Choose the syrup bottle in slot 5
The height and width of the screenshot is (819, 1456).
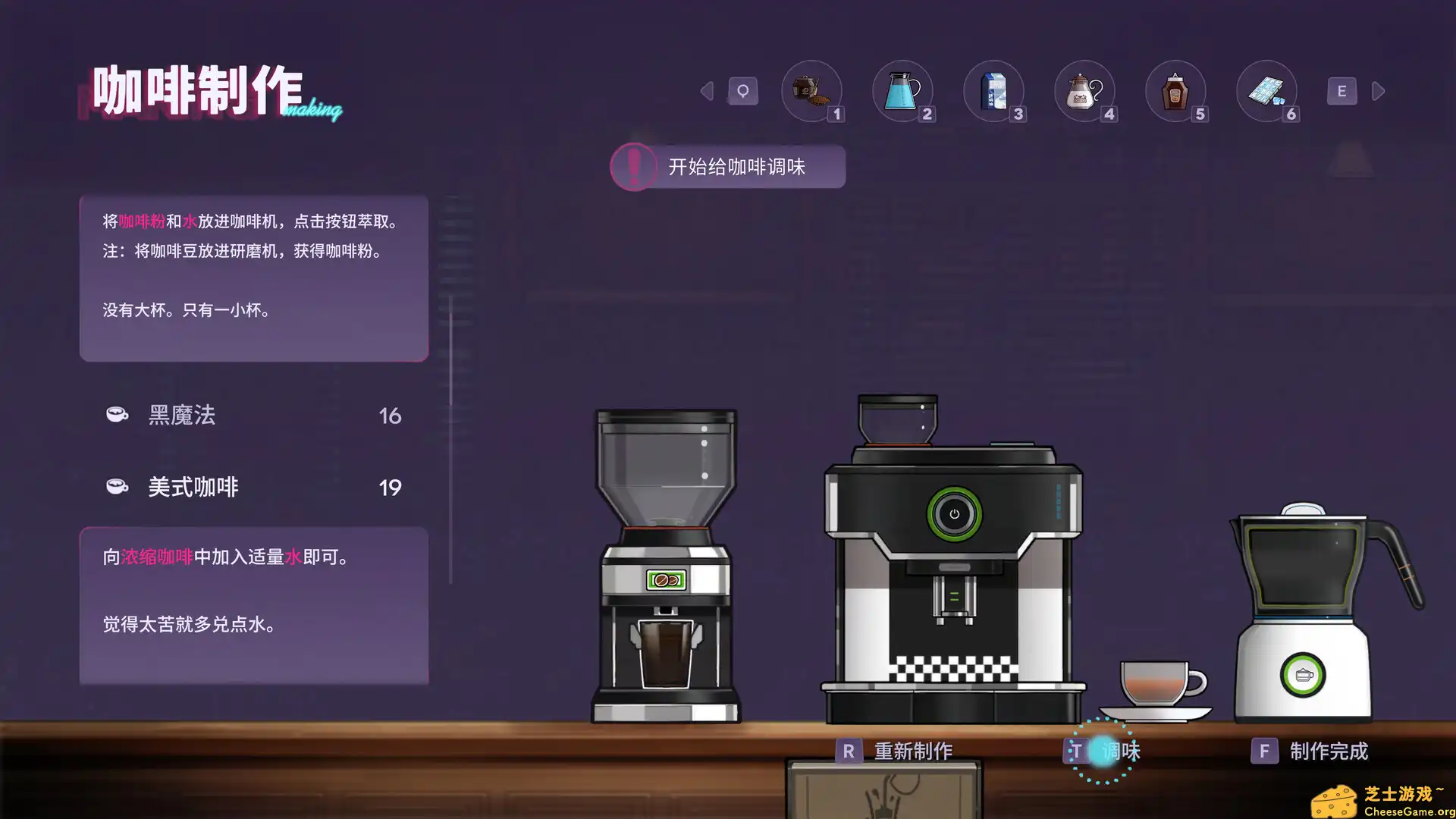coord(1176,89)
